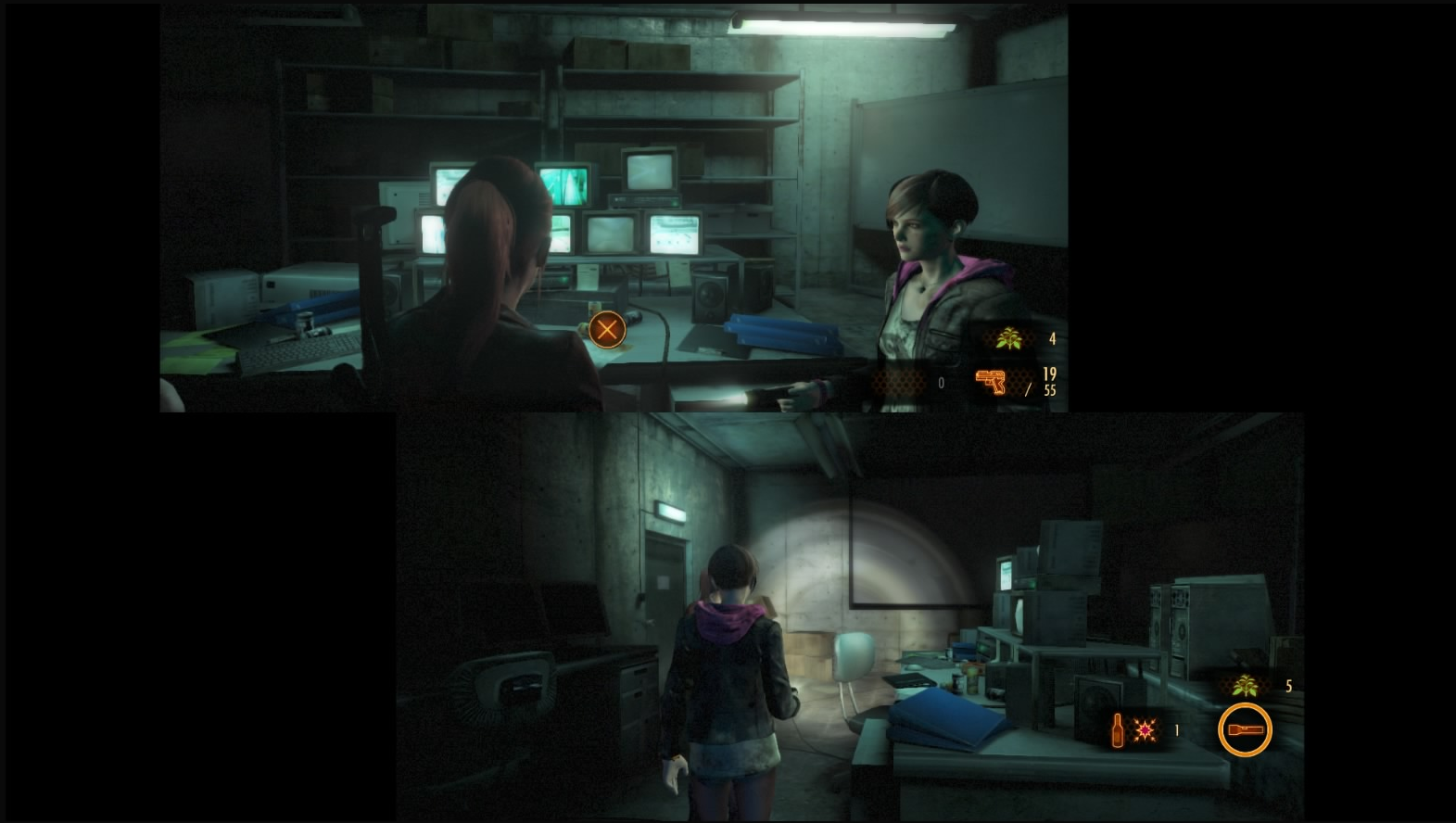Click the herb count number 4
The image size is (1456, 823).
pyautogui.click(x=1051, y=338)
